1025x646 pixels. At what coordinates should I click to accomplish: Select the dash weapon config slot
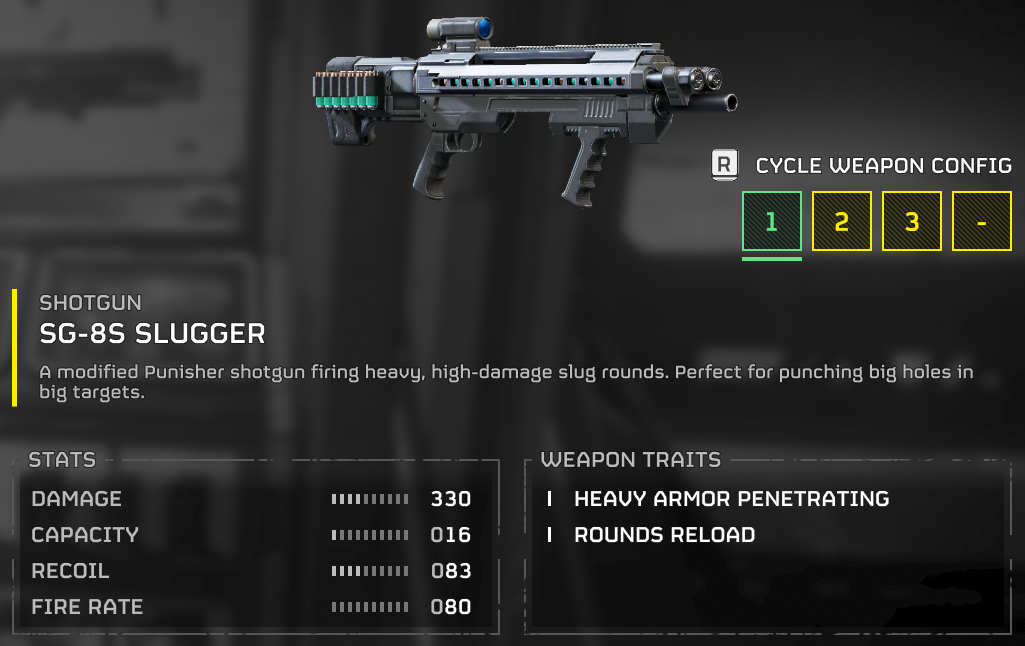(x=981, y=221)
